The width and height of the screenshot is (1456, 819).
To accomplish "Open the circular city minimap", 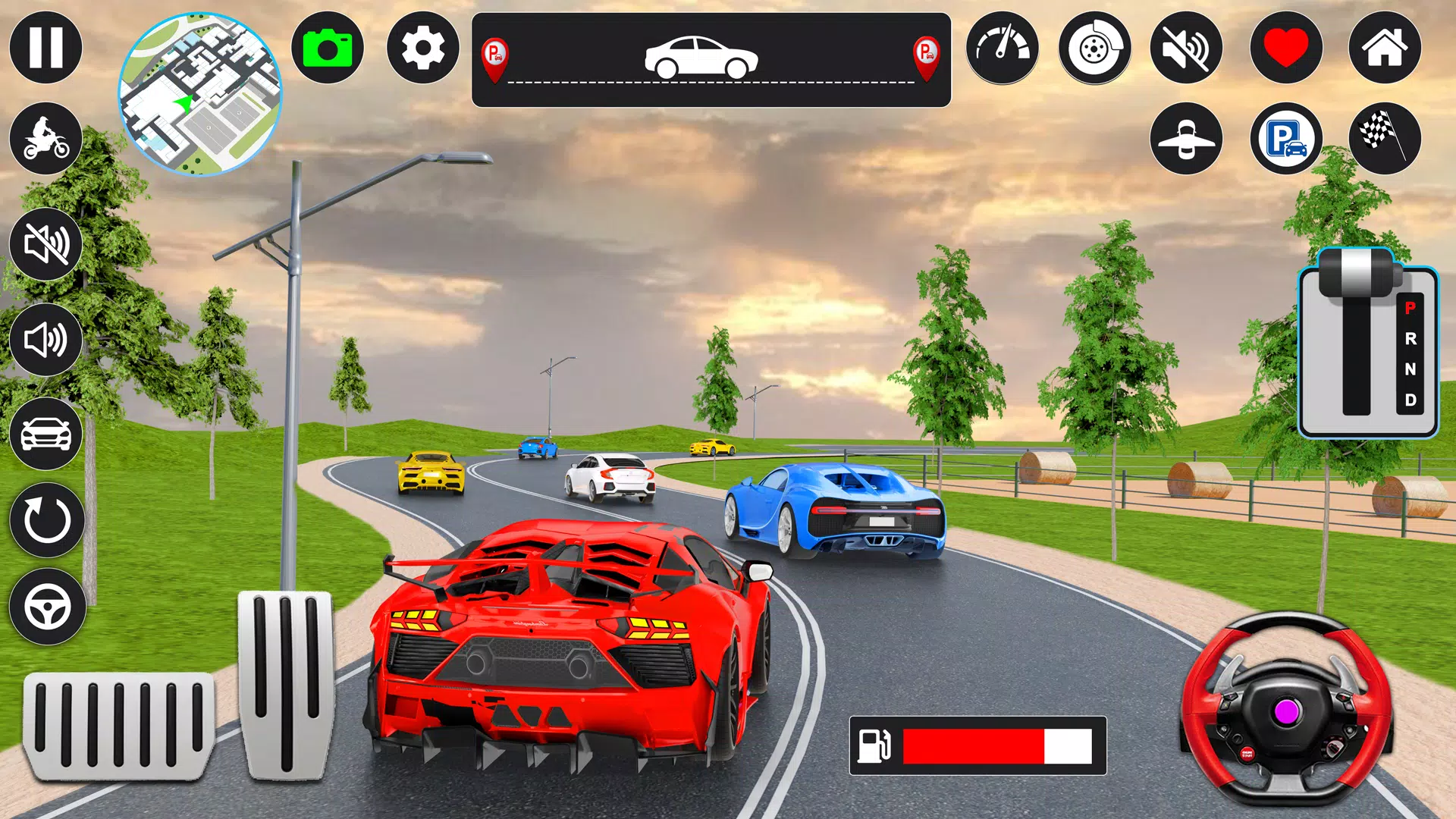I will click(200, 94).
